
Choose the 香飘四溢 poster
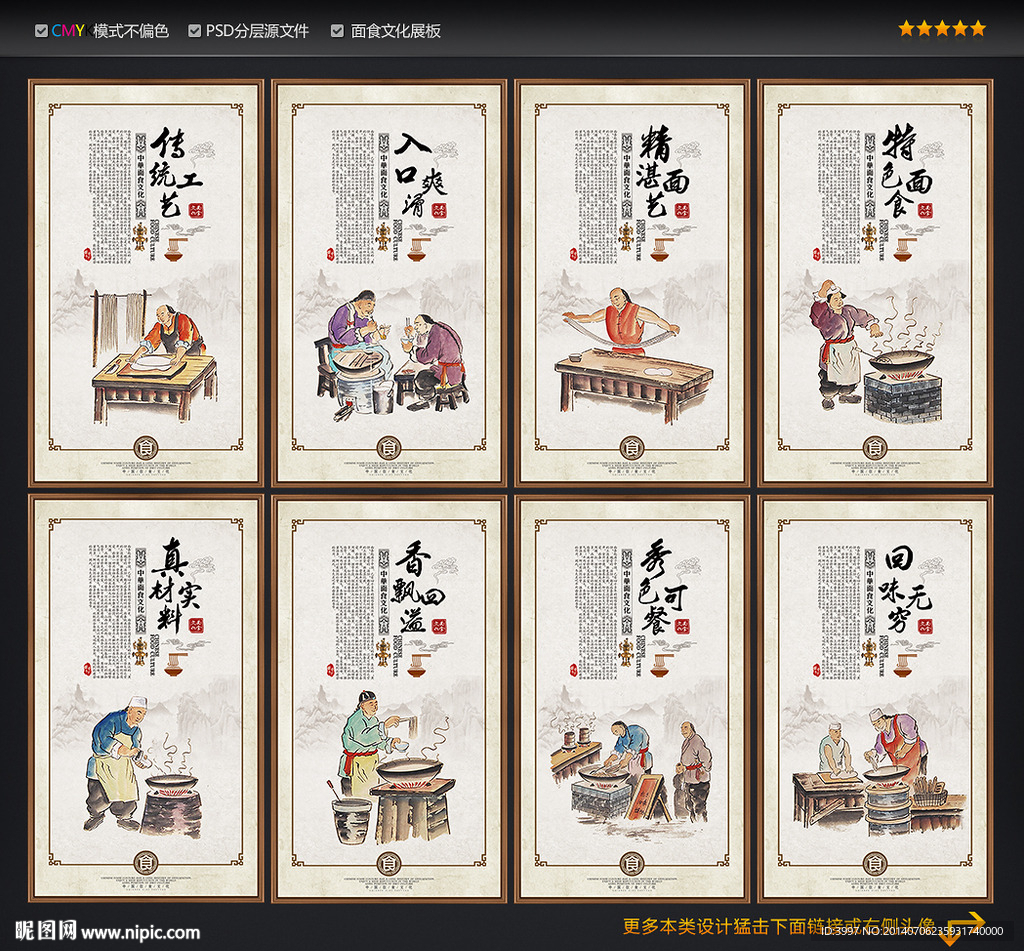click(389, 697)
